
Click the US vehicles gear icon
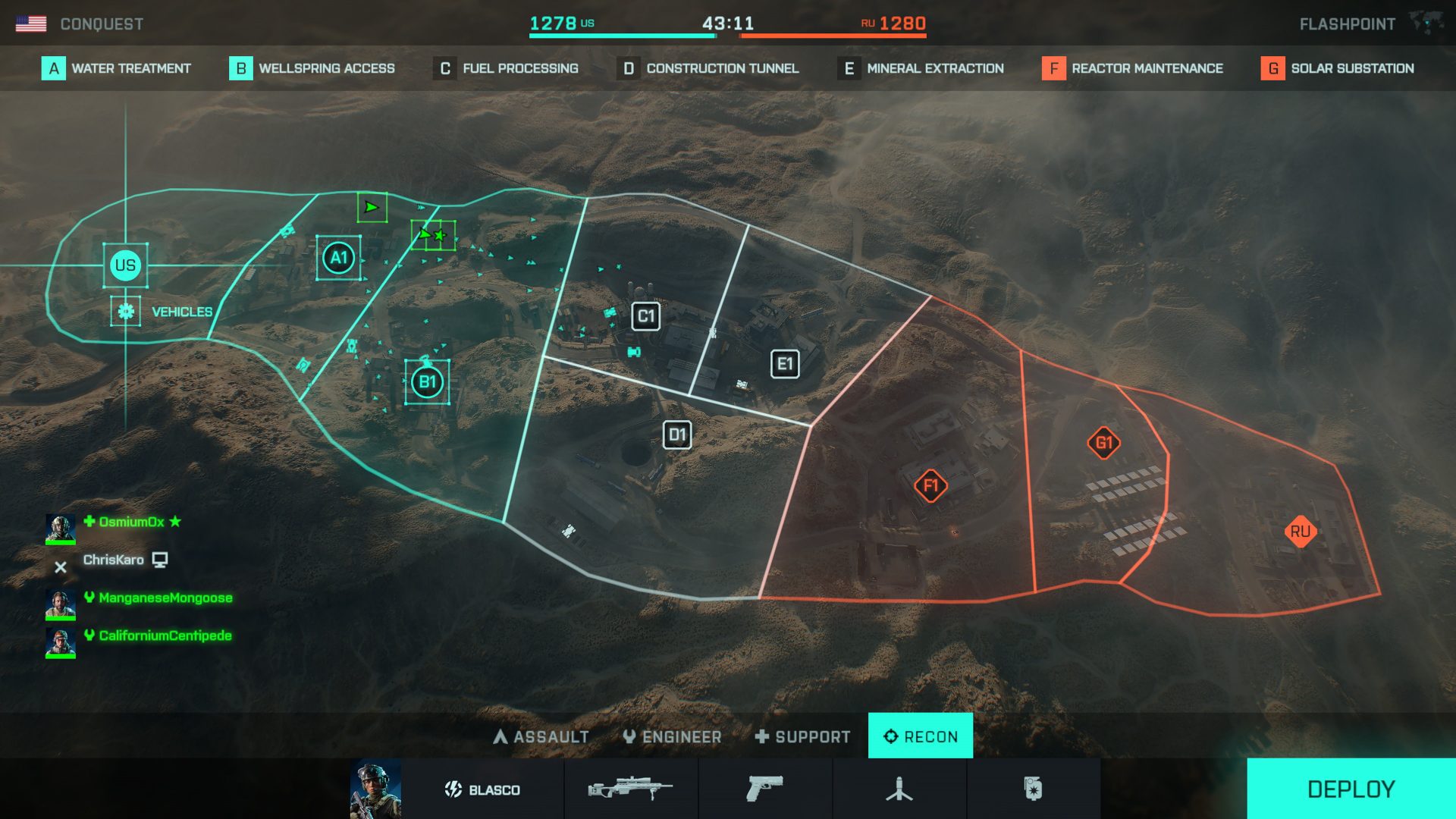(126, 310)
